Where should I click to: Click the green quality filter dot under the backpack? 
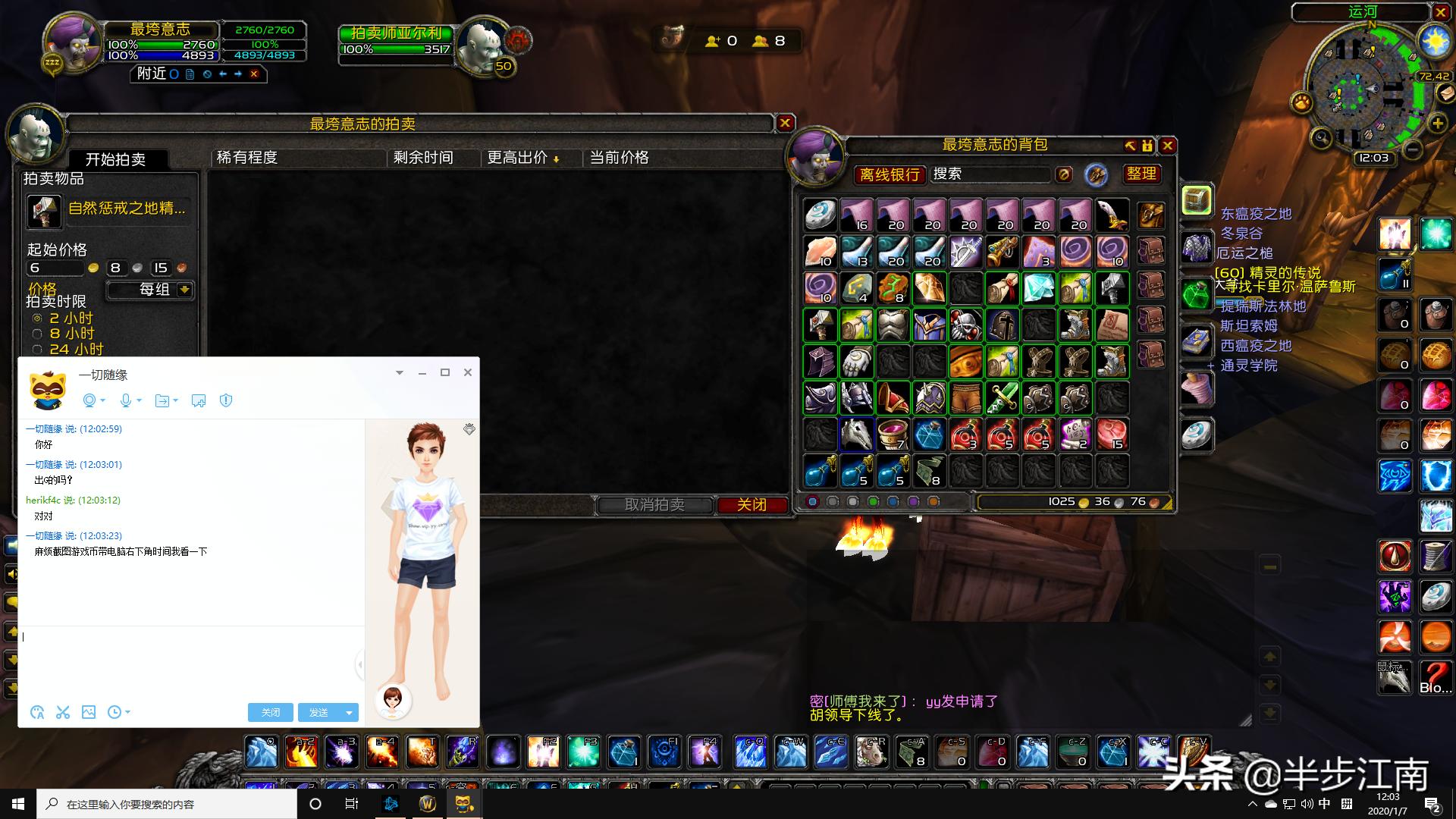pyautogui.click(x=874, y=501)
